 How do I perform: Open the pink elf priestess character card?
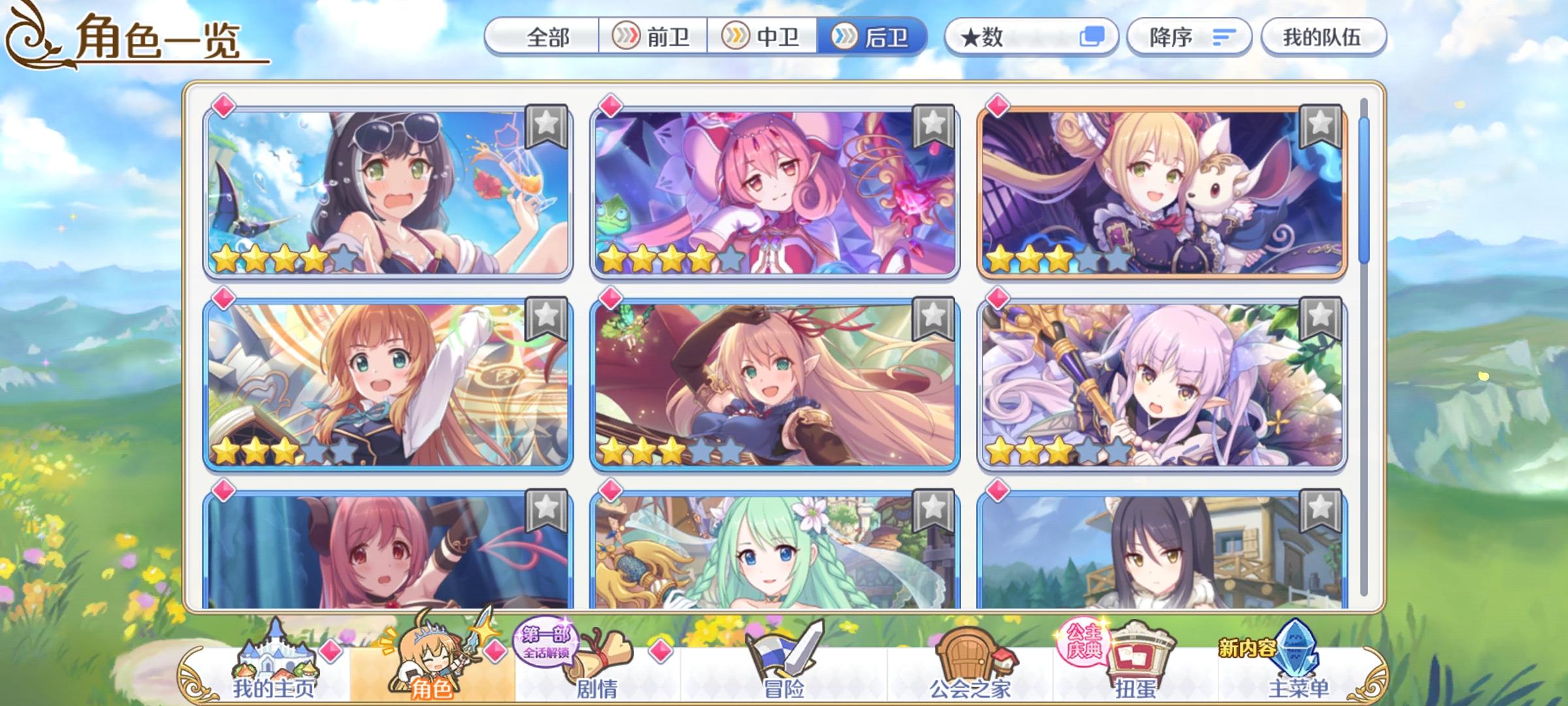(x=774, y=190)
